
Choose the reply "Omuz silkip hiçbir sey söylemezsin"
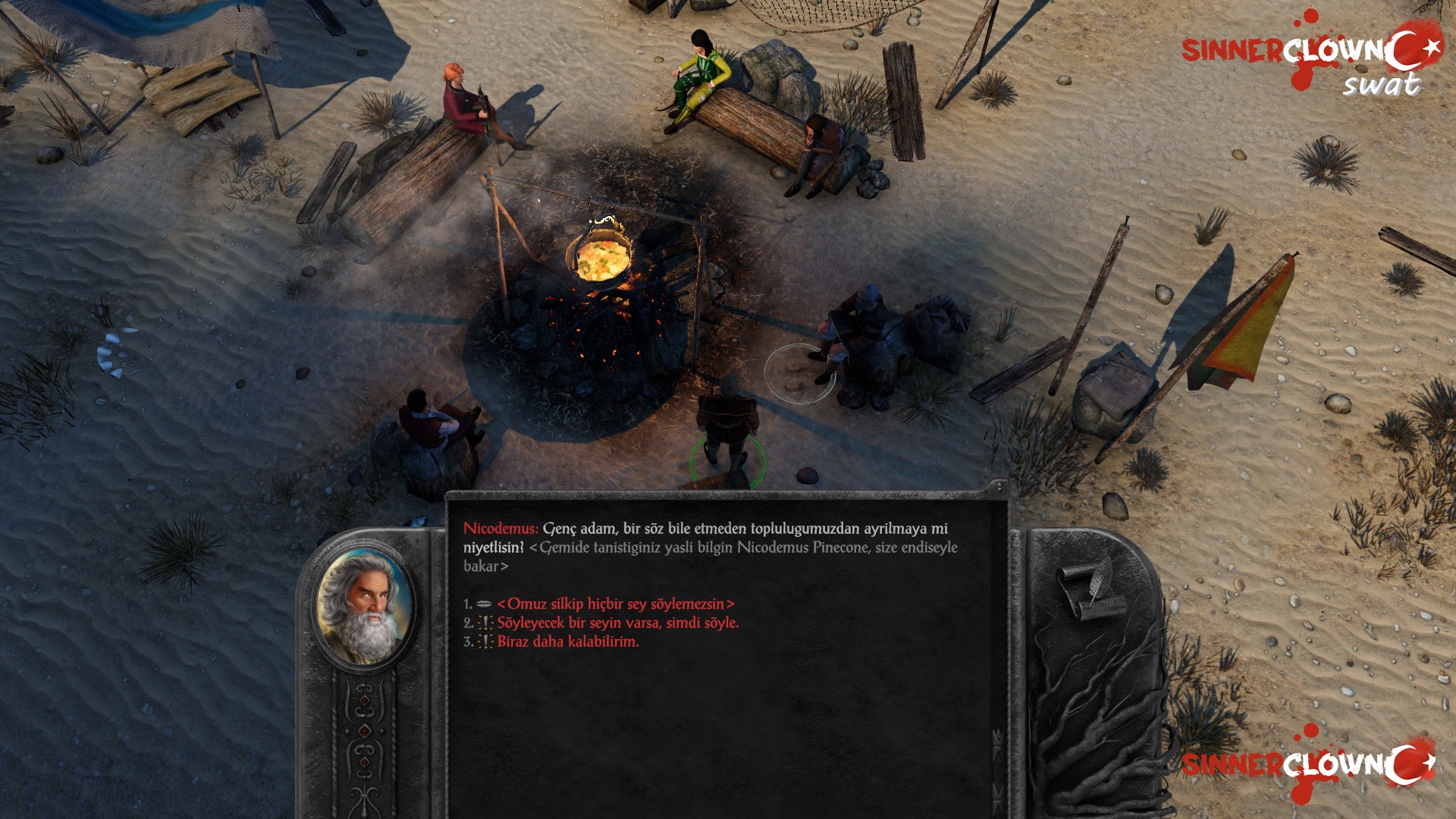[x=615, y=604]
